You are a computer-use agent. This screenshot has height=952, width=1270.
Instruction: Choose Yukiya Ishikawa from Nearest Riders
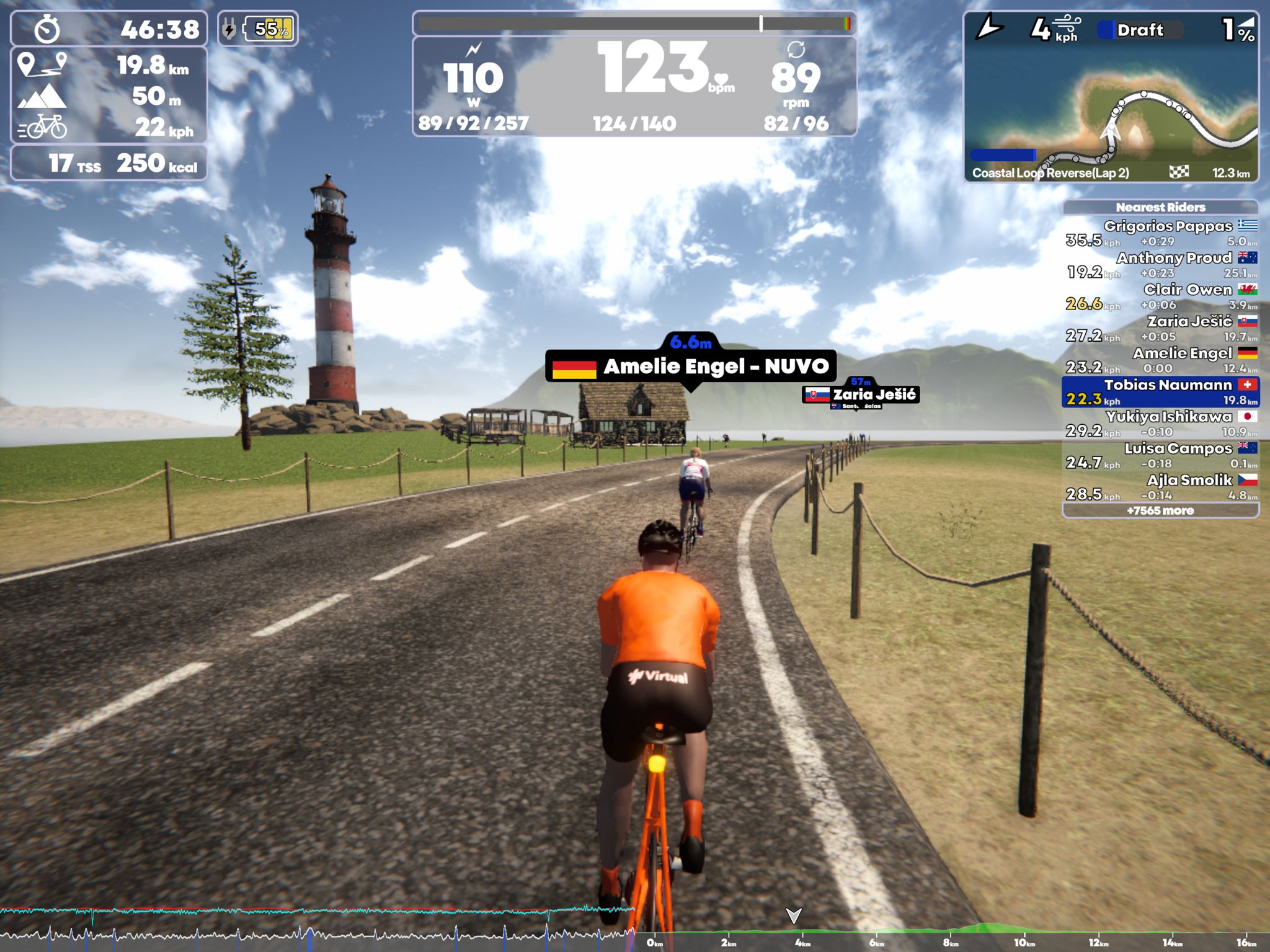(x=1160, y=424)
